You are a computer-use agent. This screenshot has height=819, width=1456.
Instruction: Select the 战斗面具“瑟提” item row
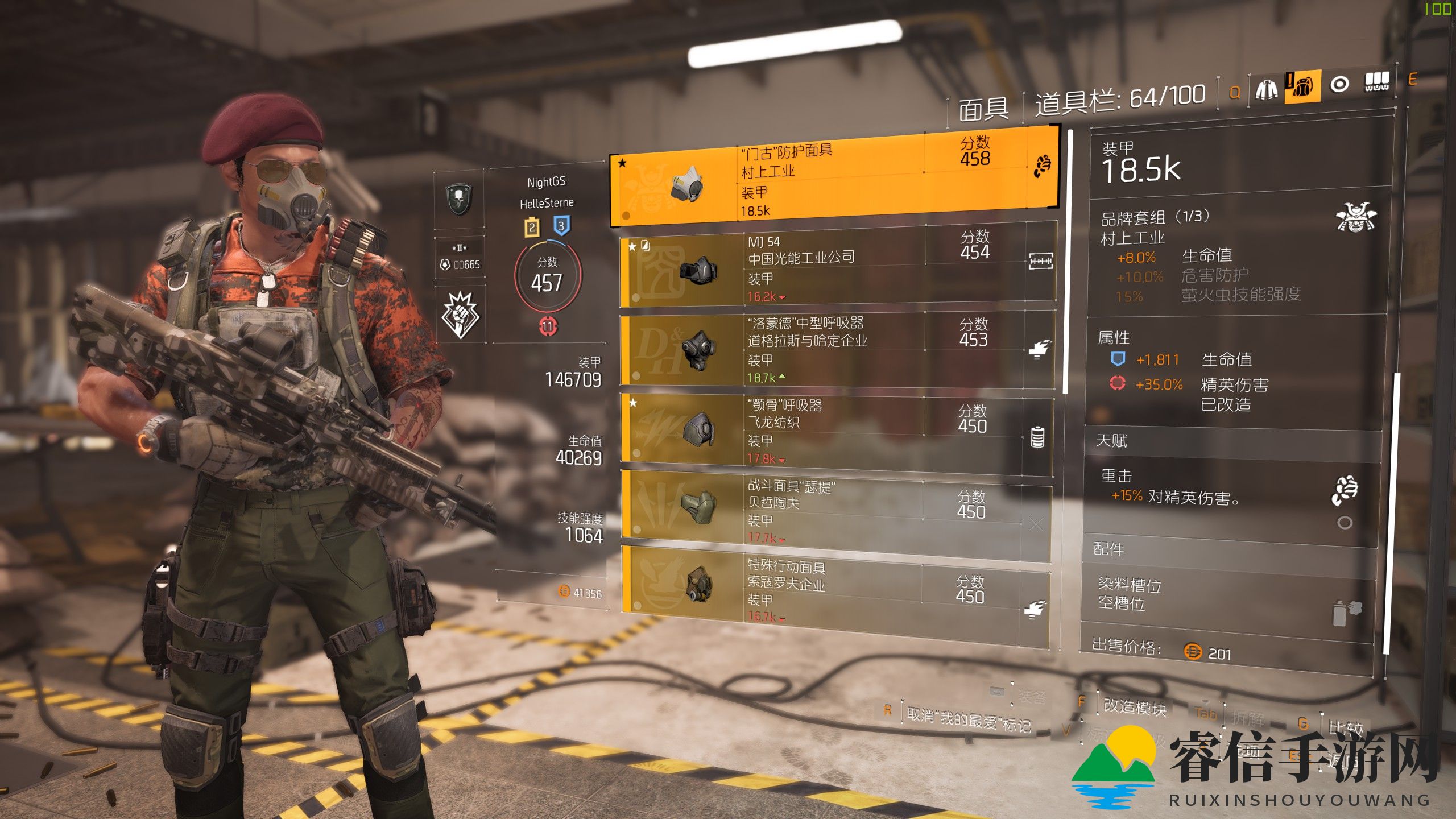click(836, 511)
